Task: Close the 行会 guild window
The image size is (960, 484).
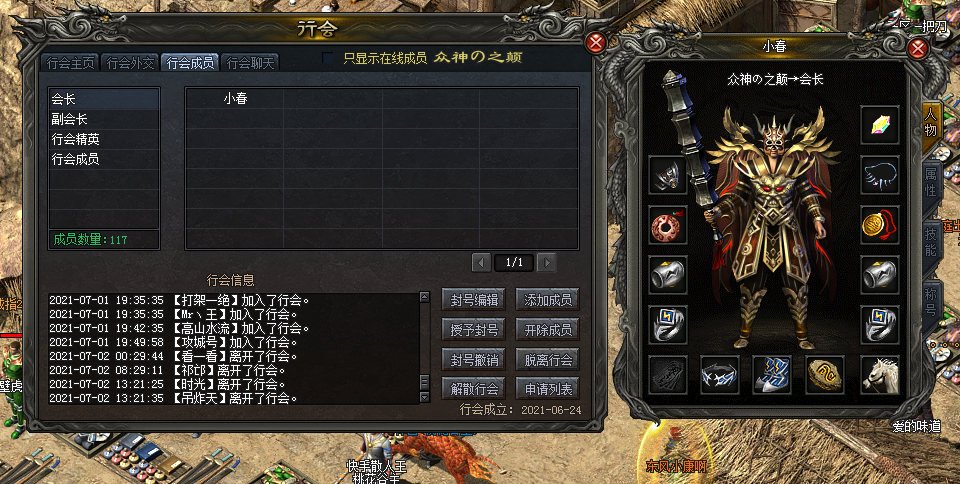Action: coord(596,43)
